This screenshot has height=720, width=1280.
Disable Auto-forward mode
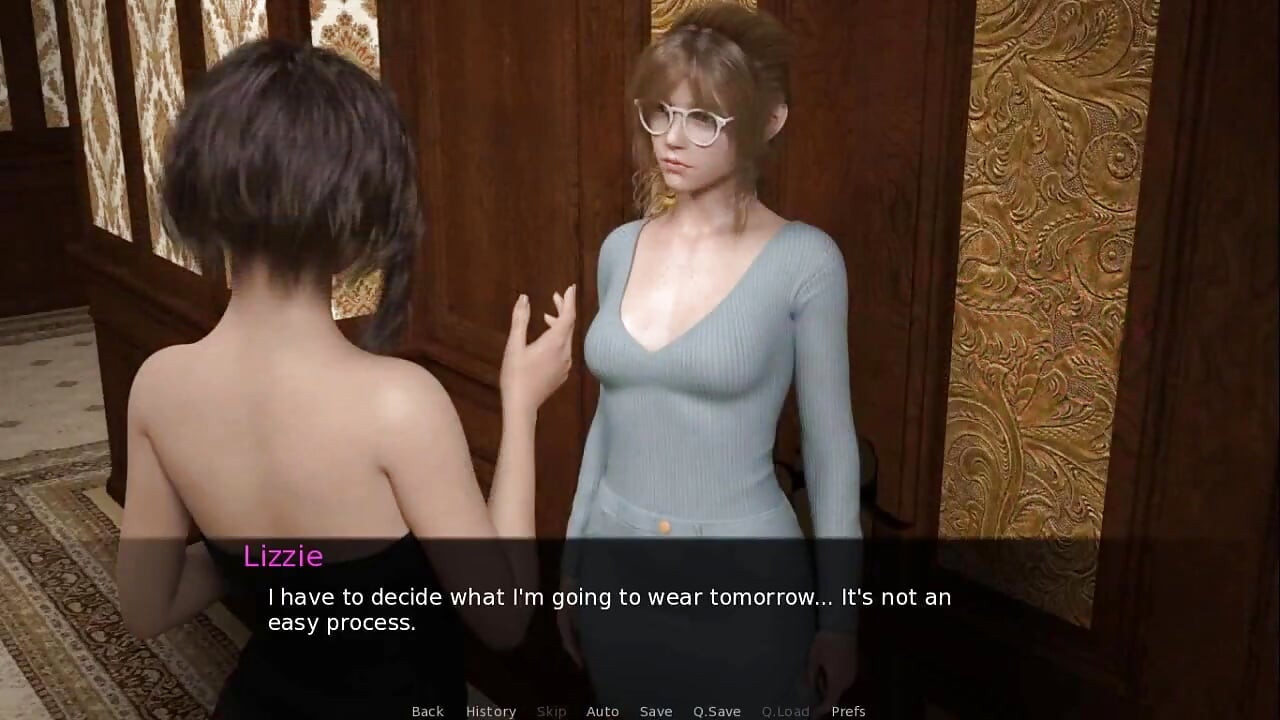[x=603, y=711]
